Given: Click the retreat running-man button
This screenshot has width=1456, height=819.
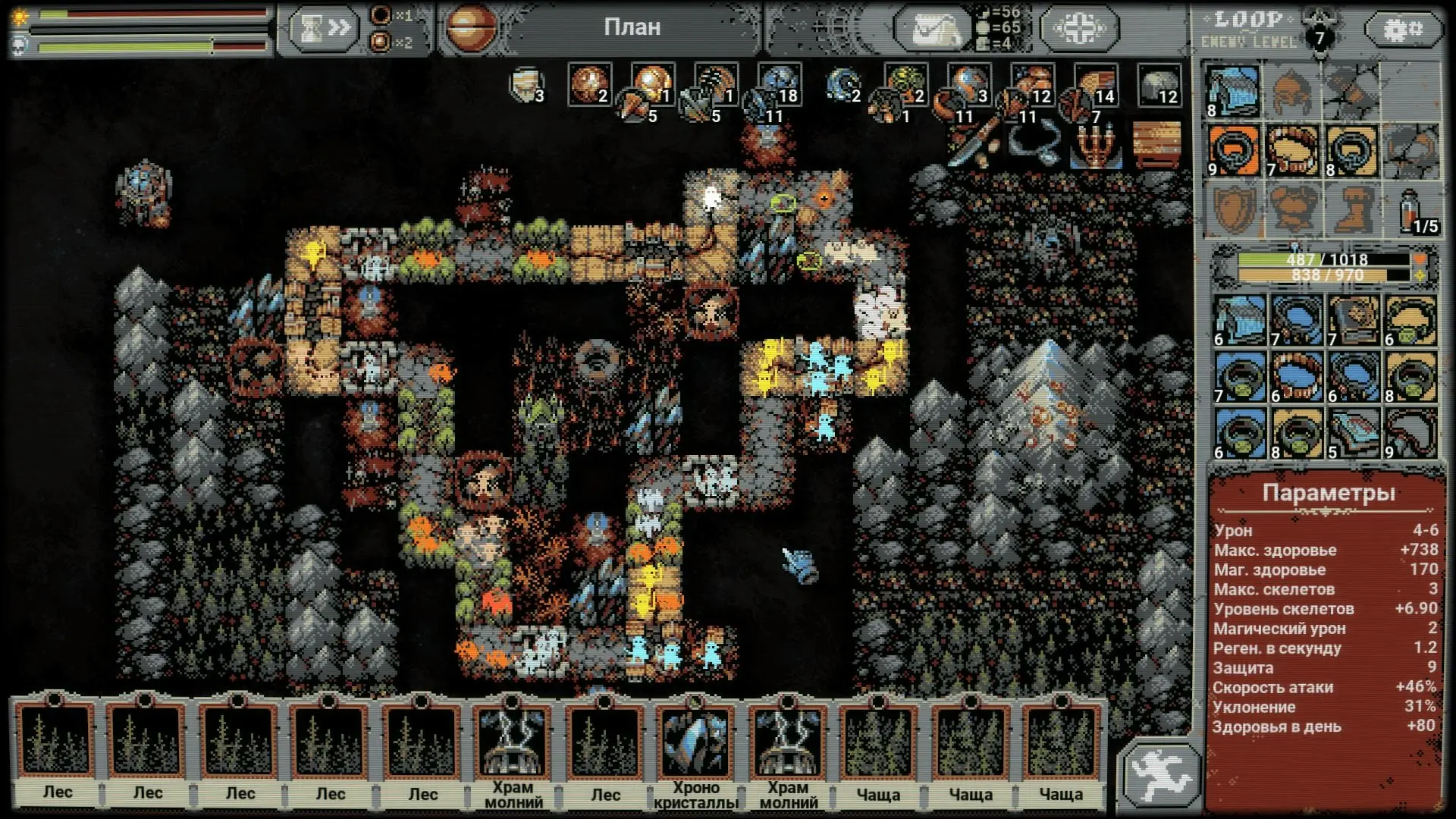Looking at the screenshot, I should 1160,774.
